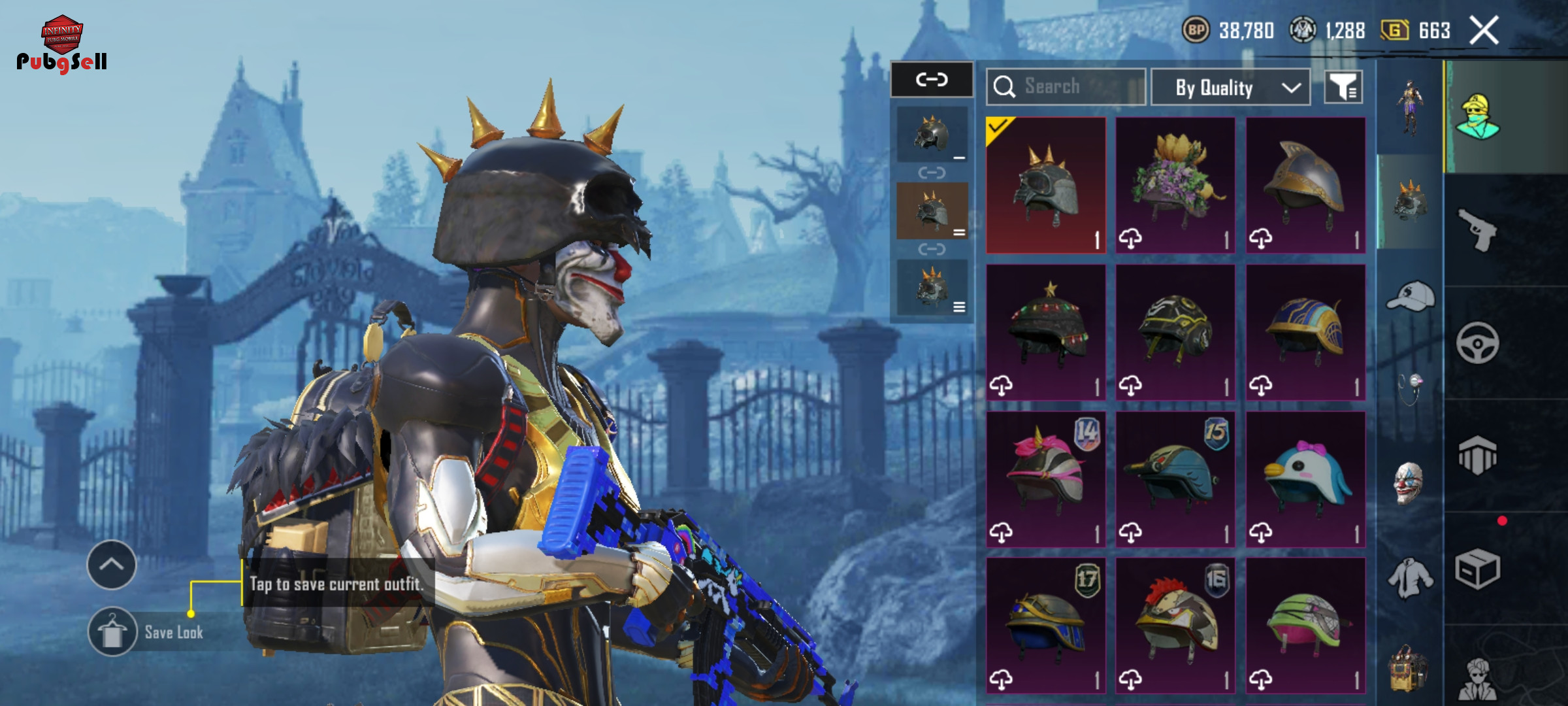The image size is (1568, 706).
Task: Close the inventory with the X button
Action: (1484, 31)
